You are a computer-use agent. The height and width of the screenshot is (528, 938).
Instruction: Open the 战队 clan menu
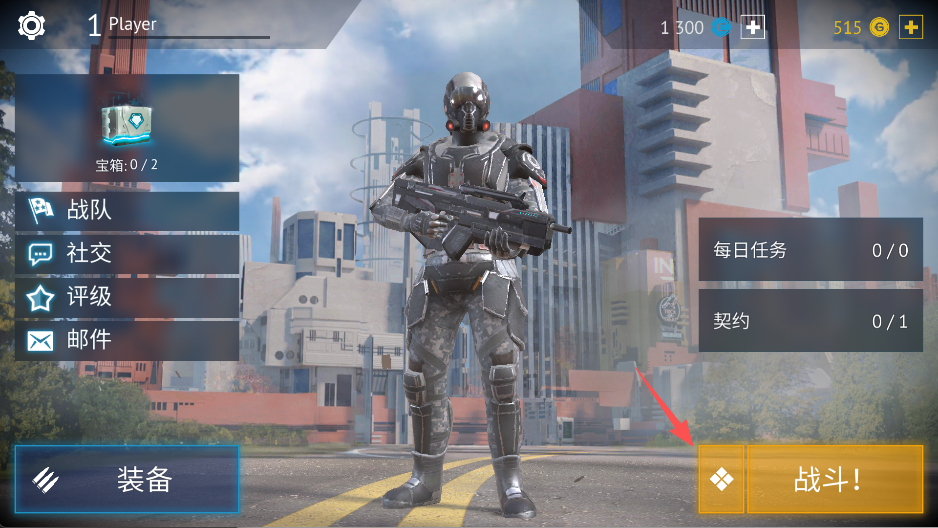[127, 211]
